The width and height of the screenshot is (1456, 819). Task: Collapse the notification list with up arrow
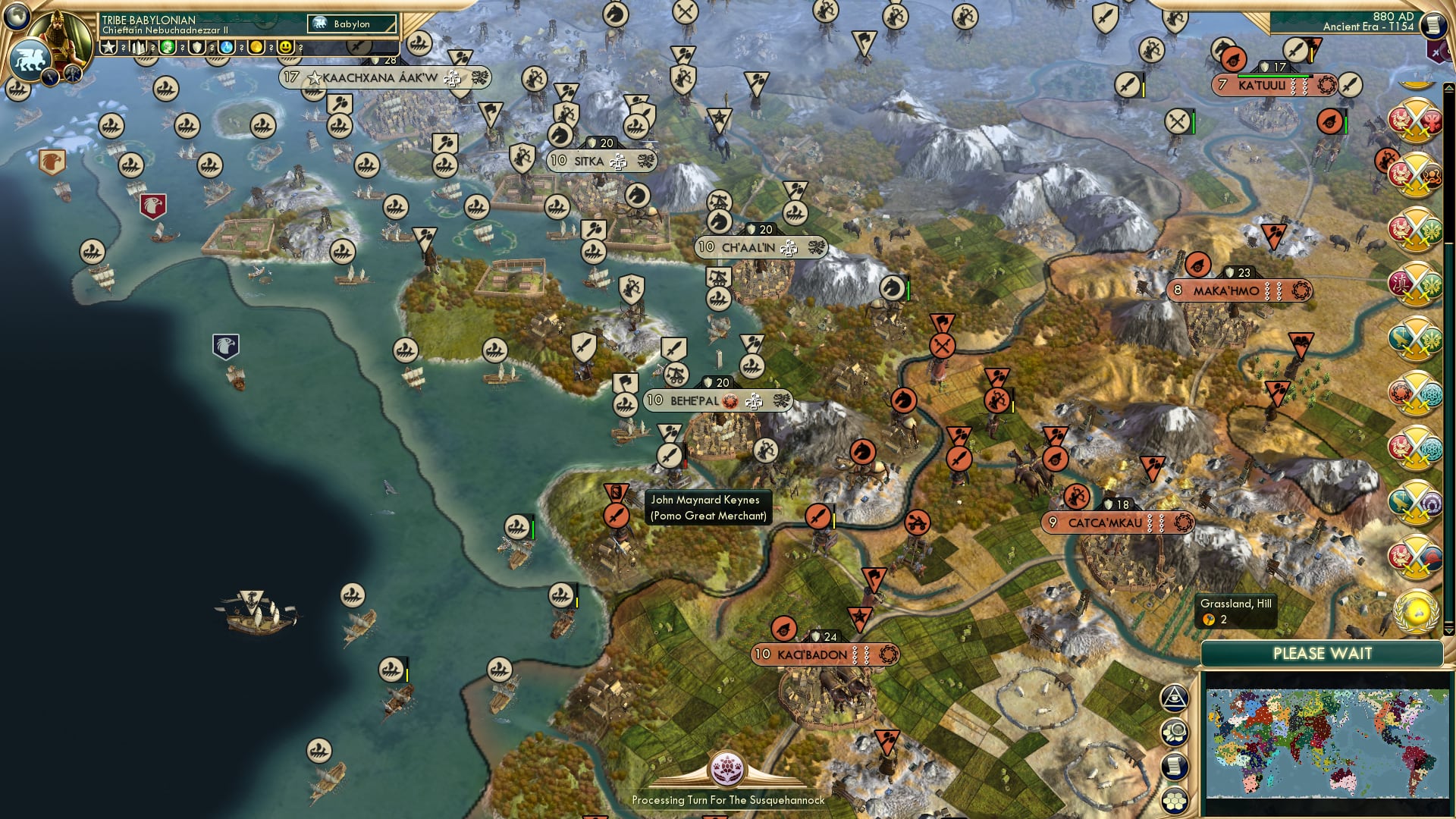pos(1449,86)
